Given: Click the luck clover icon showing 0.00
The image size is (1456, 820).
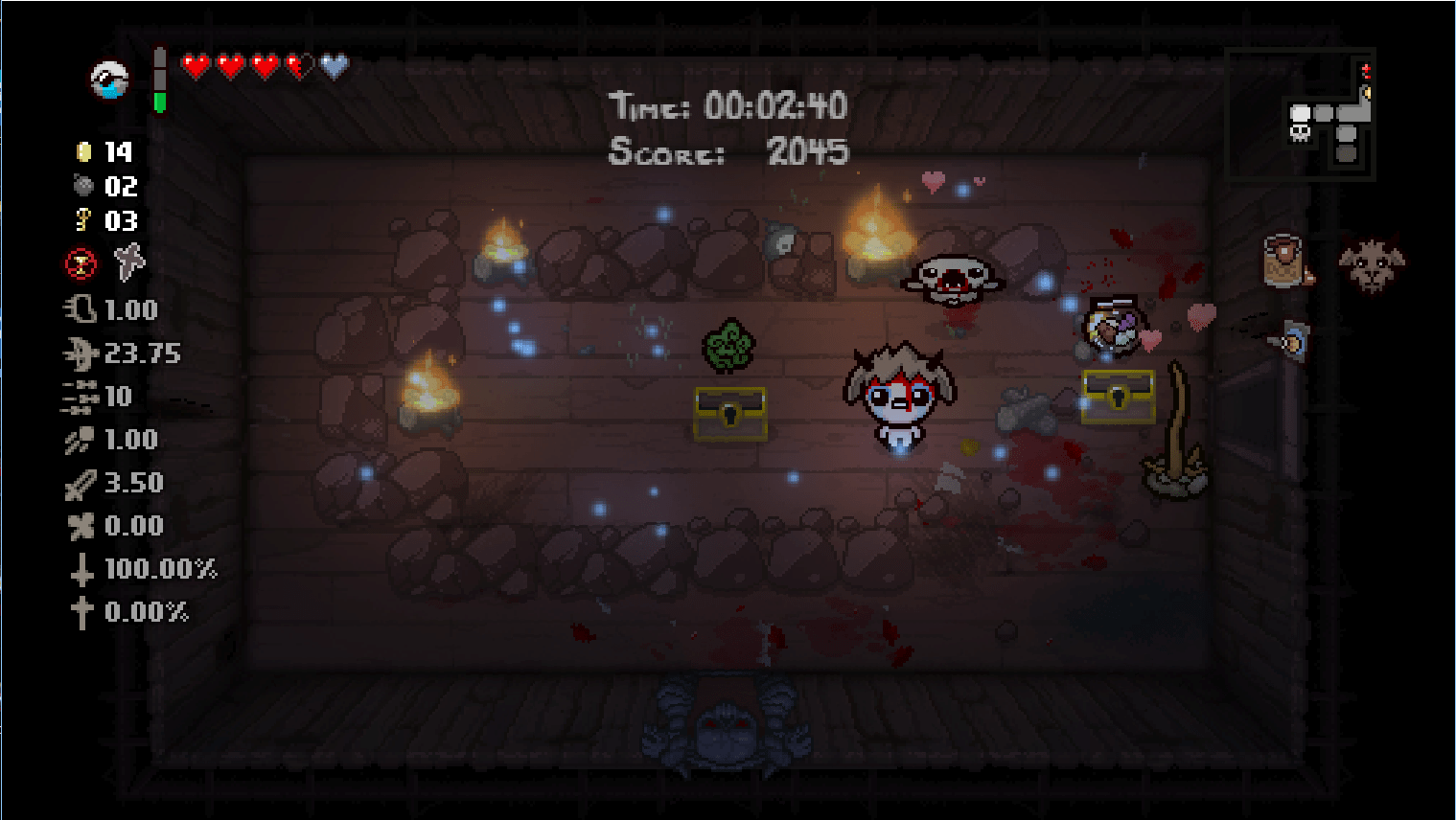Looking at the screenshot, I should [82, 525].
